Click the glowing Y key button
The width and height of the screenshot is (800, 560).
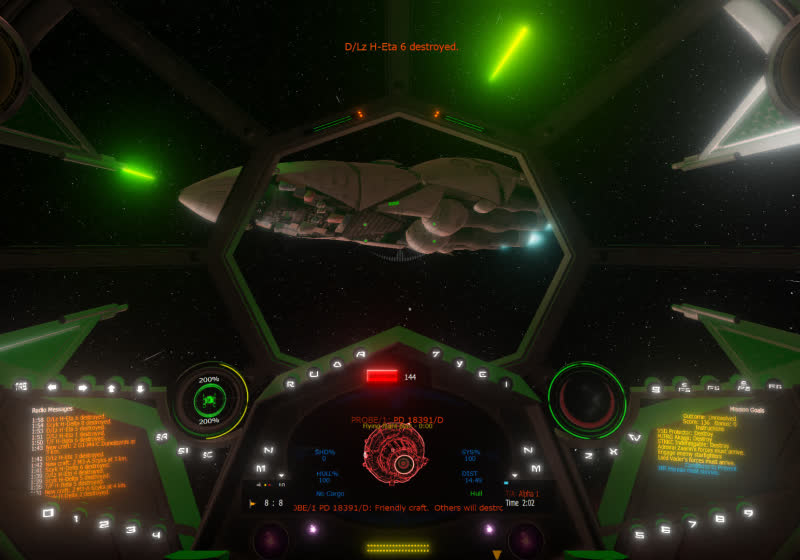pyautogui.click(x=459, y=364)
